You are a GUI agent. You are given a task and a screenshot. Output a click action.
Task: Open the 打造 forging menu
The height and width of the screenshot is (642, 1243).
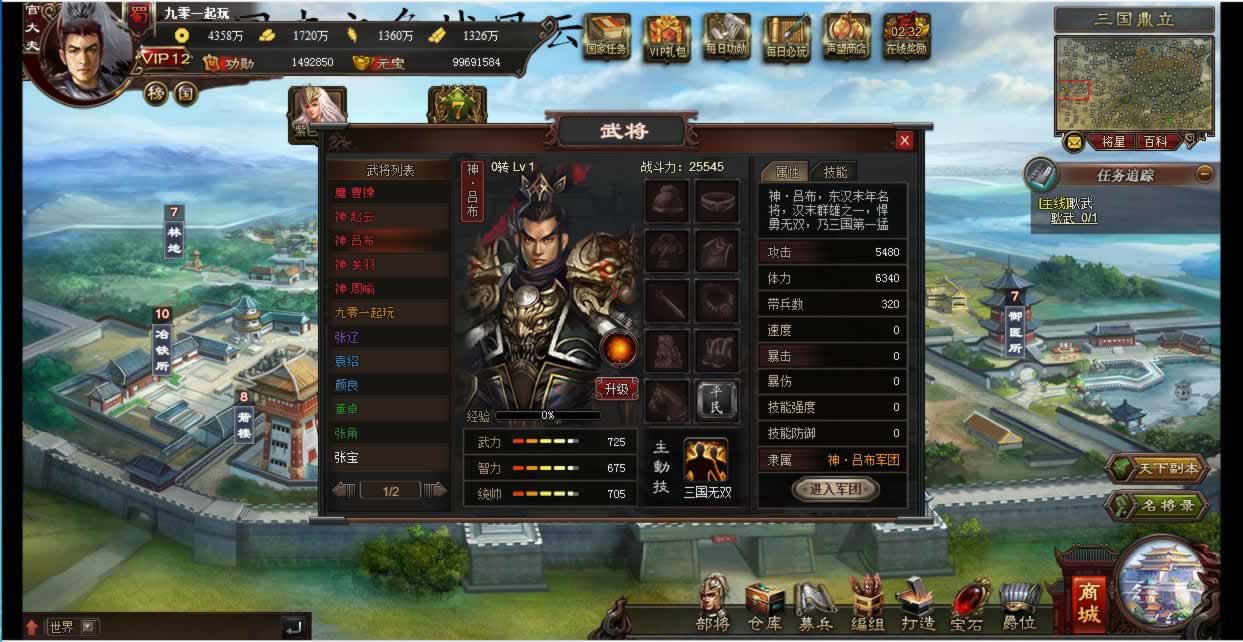coord(915,605)
